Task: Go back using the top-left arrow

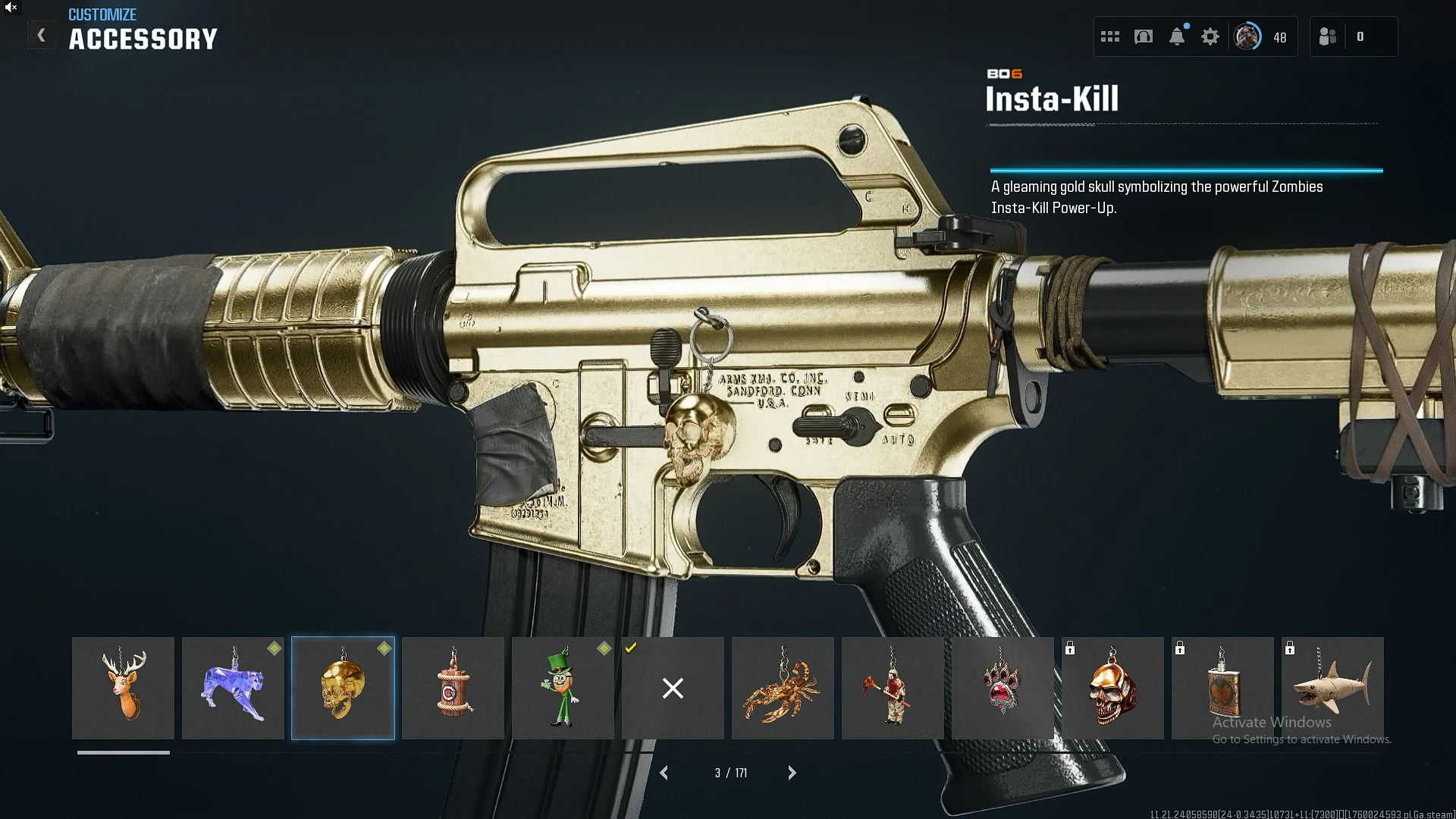Action: pos(42,36)
